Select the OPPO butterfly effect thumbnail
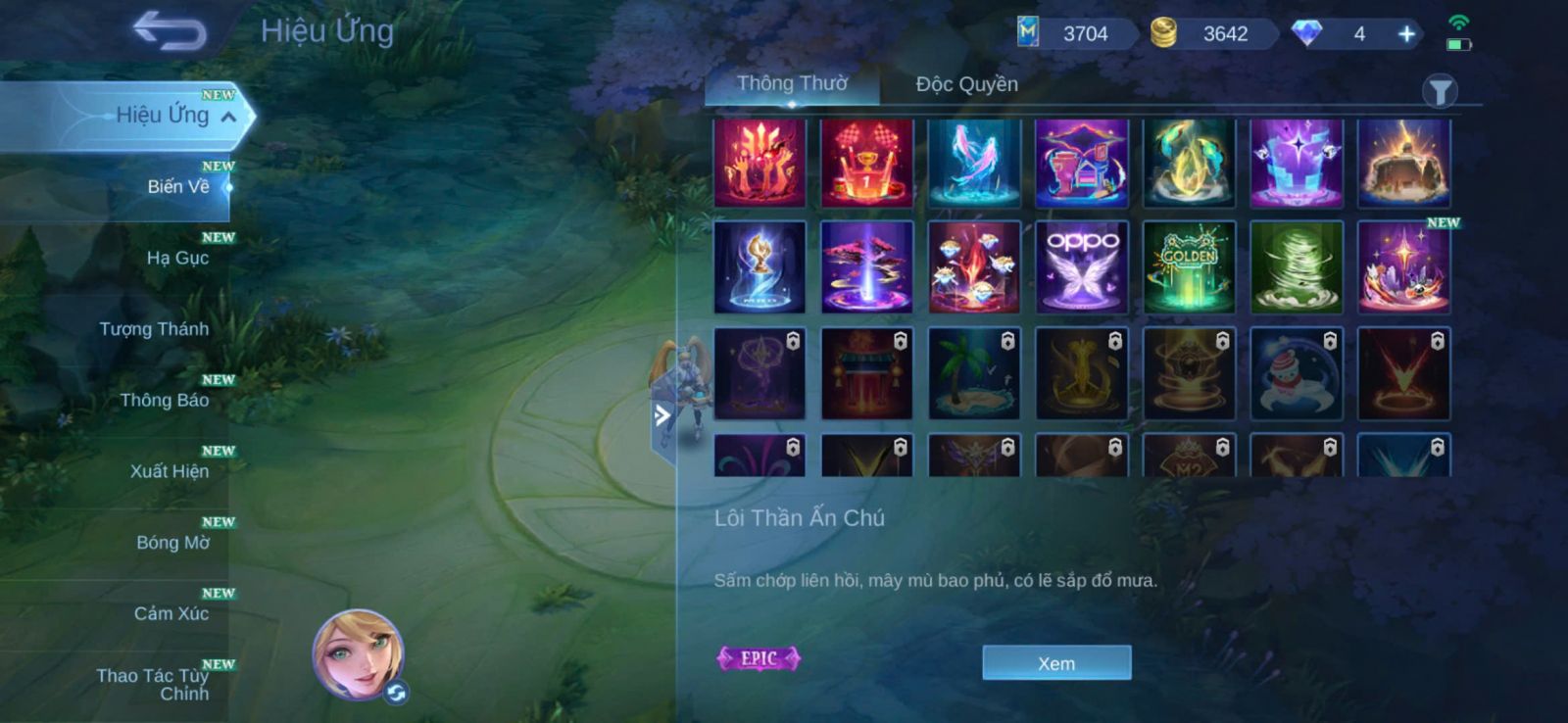The width and height of the screenshot is (1568, 723). coord(1082,266)
